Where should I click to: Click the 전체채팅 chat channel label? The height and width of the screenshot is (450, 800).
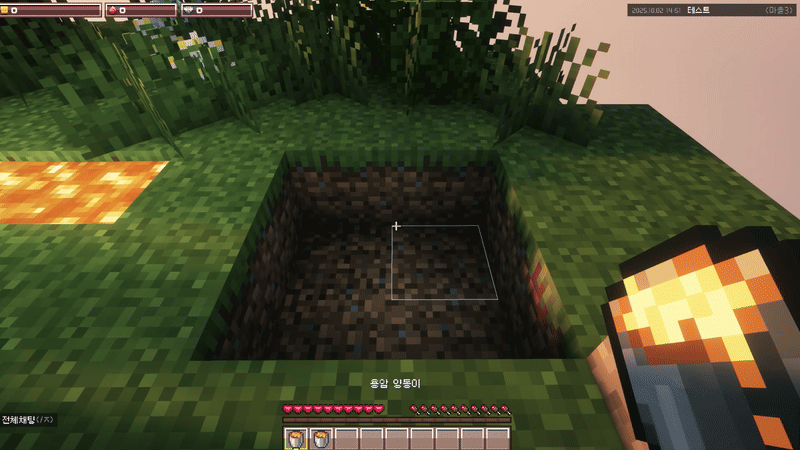click(18, 420)
